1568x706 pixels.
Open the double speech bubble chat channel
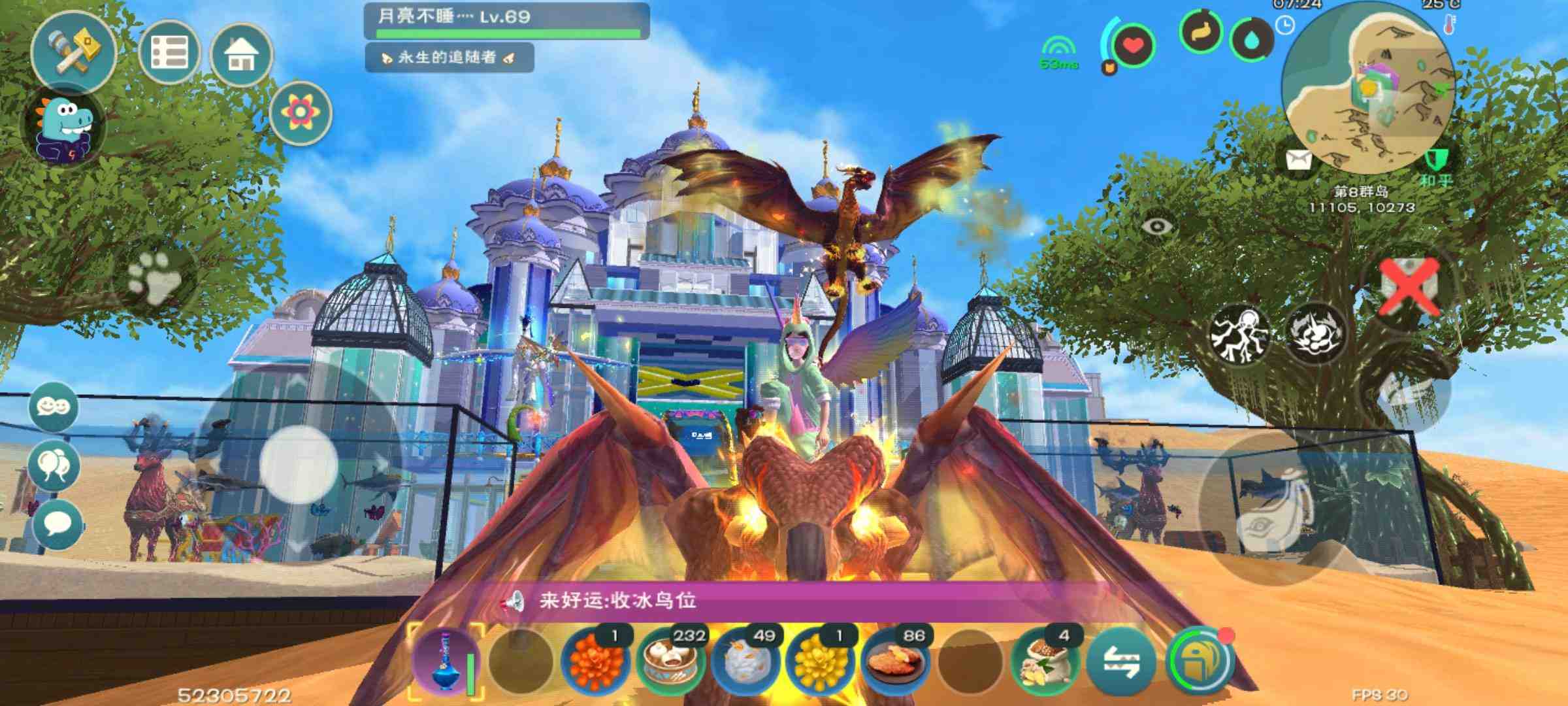coord(54,465)
